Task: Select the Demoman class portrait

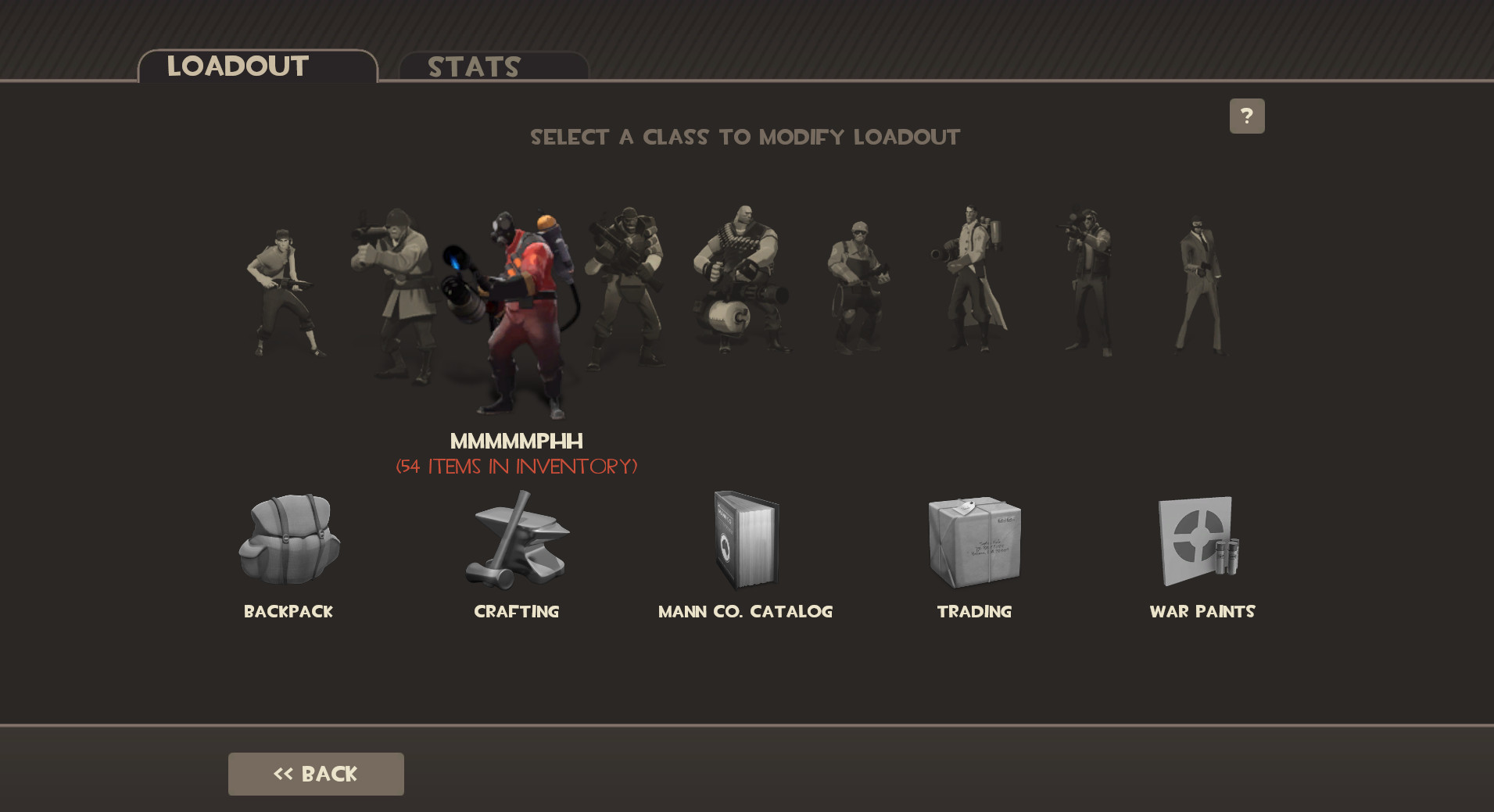Action: click(629, 289)
